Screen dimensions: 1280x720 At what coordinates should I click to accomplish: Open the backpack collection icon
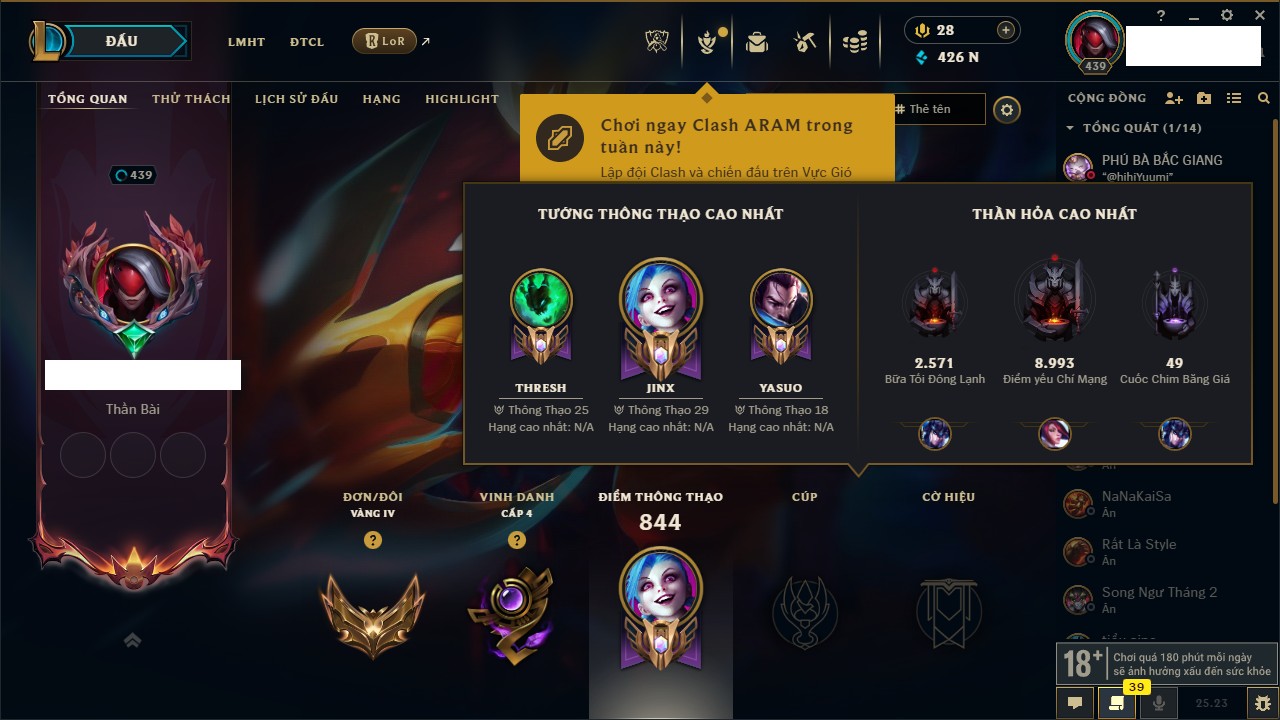click(757, 42)
